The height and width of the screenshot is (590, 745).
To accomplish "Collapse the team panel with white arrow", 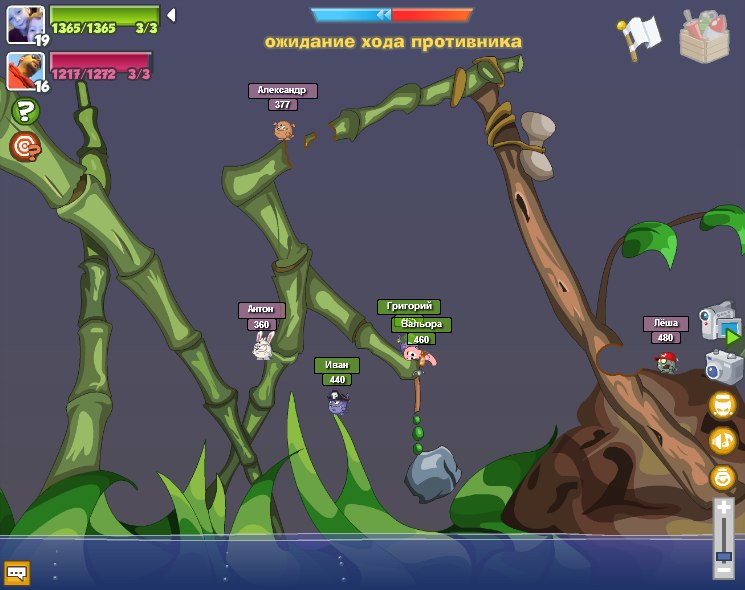I will pyautogui.click(x=171, y=15).
